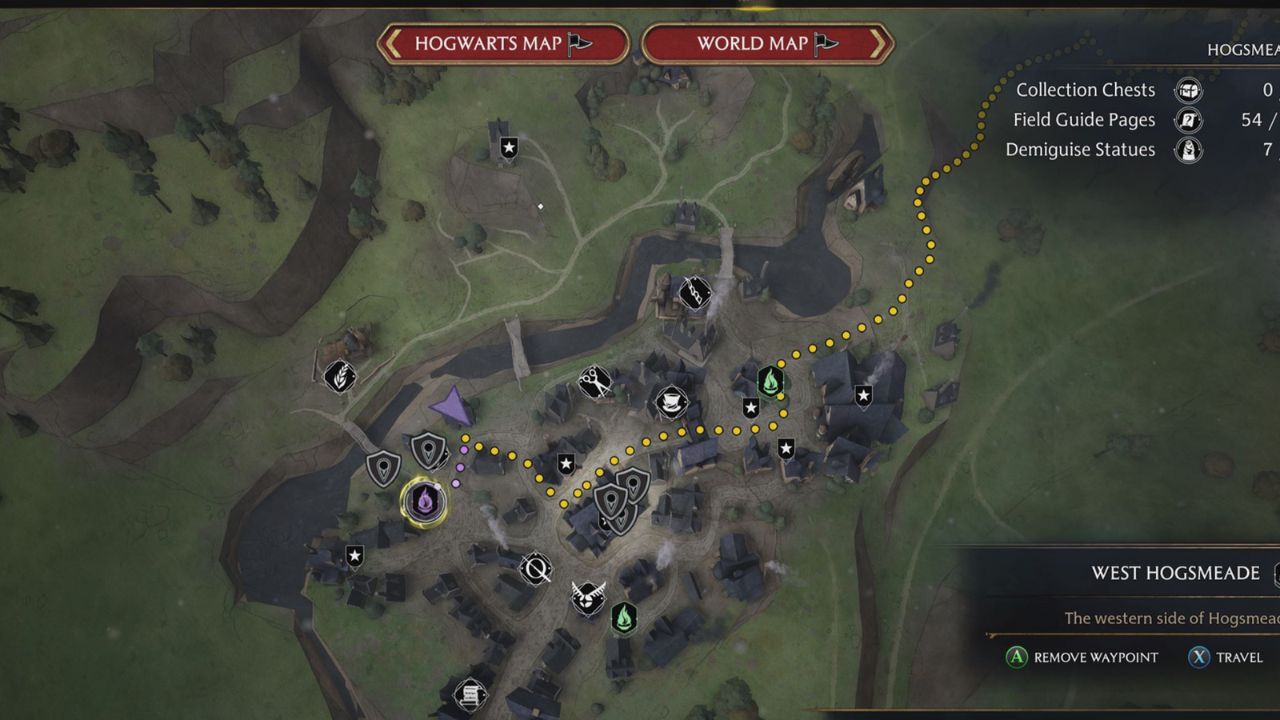Click the purple player arrow marker

pos(453,406)
